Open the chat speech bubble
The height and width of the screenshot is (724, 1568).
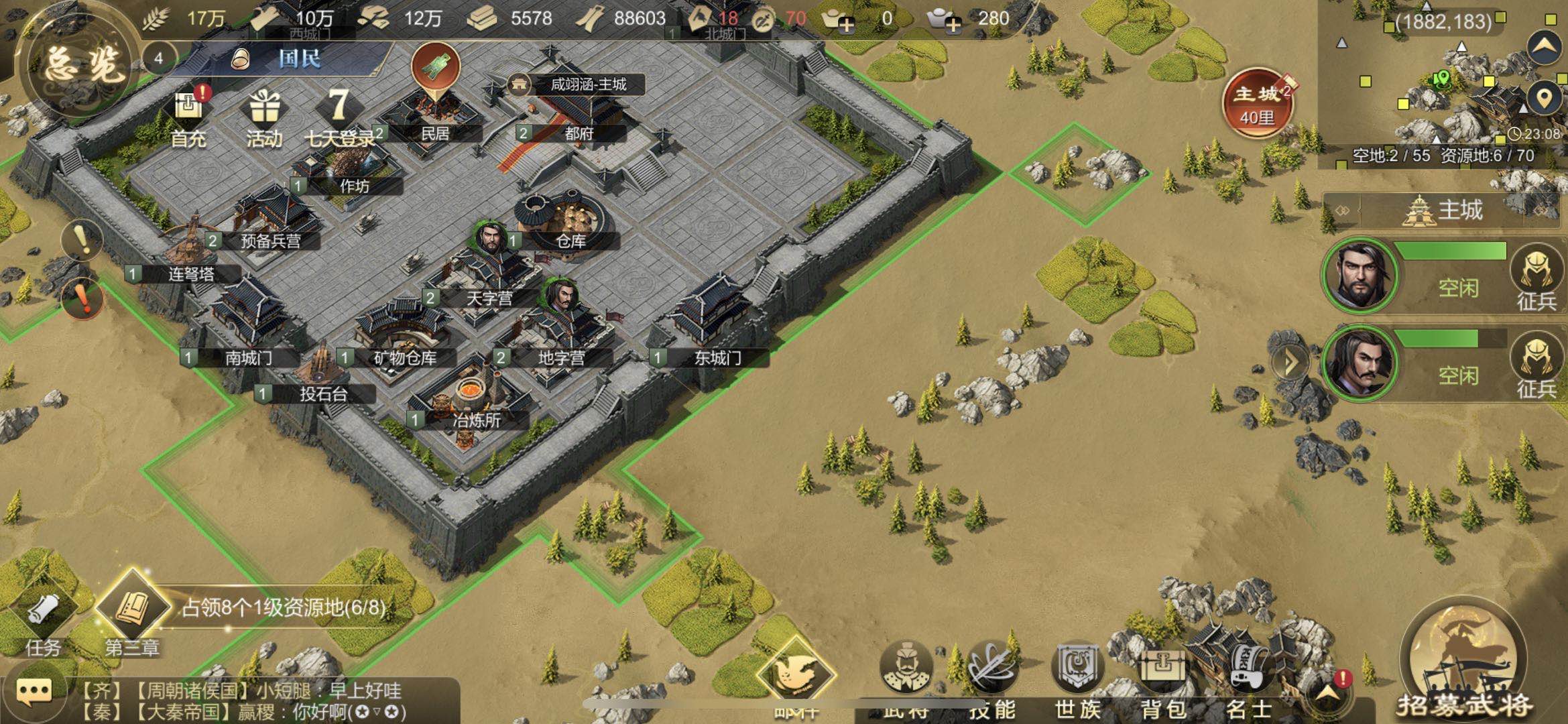pos(34,692)
